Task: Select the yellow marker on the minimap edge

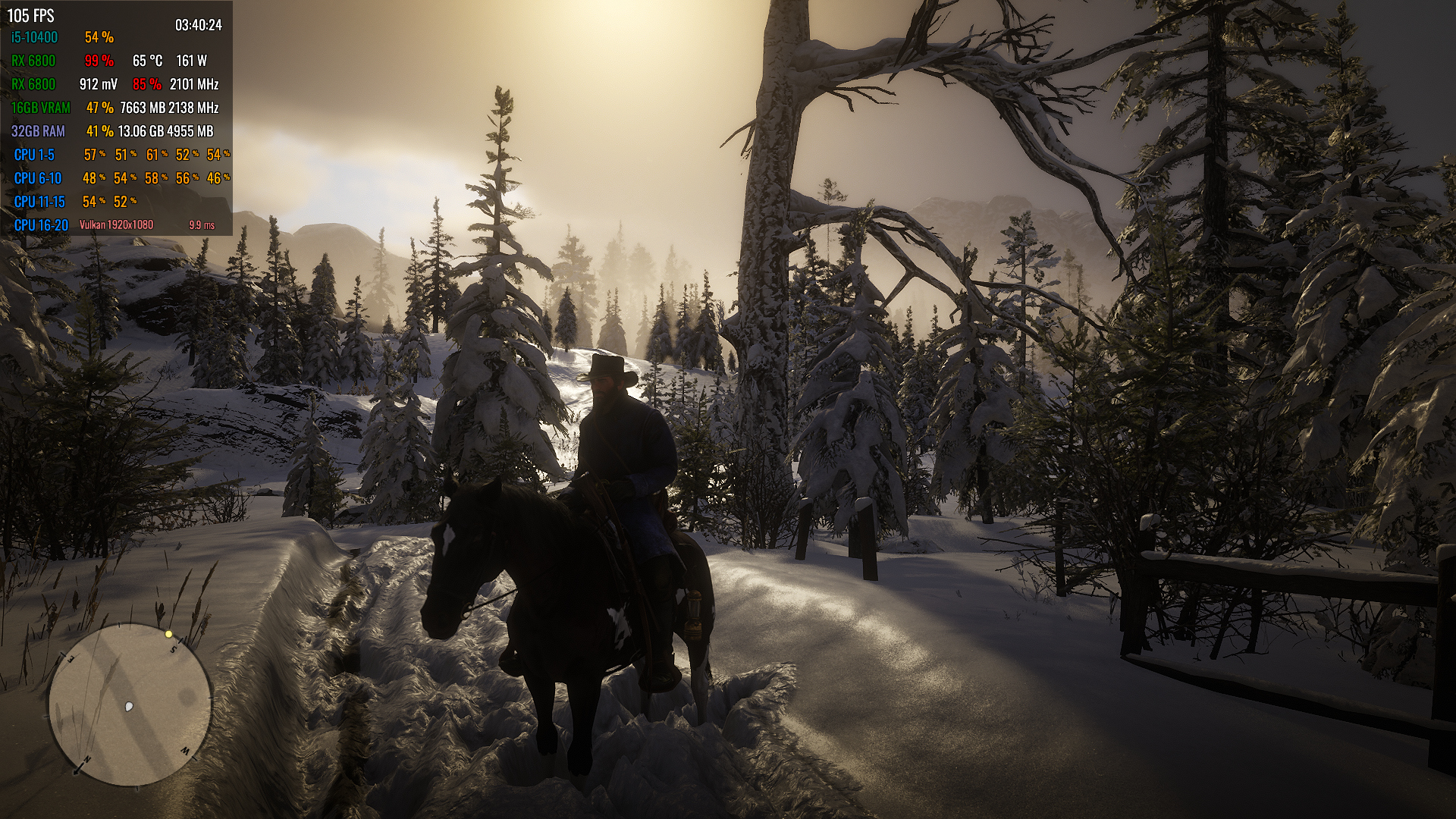Action: pos(168,634)
